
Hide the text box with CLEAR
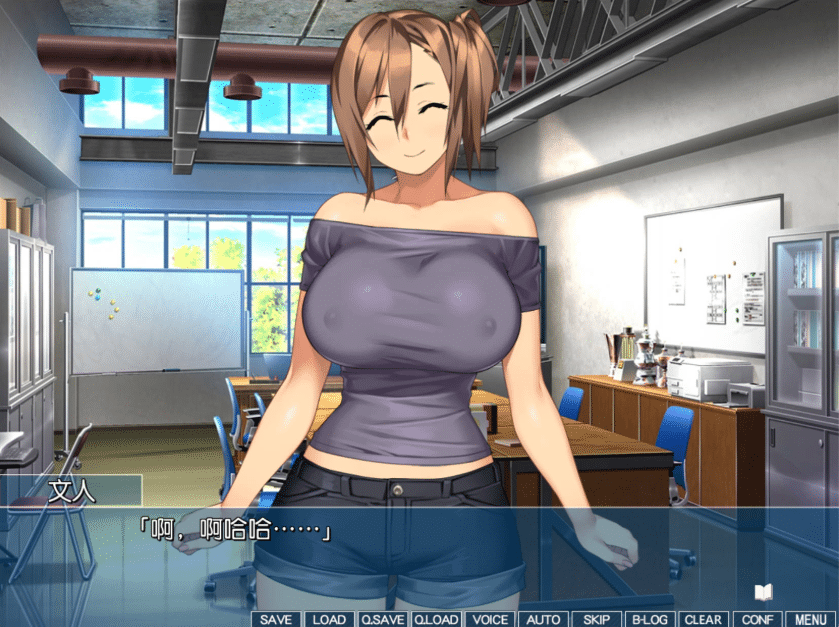[703, 619]
